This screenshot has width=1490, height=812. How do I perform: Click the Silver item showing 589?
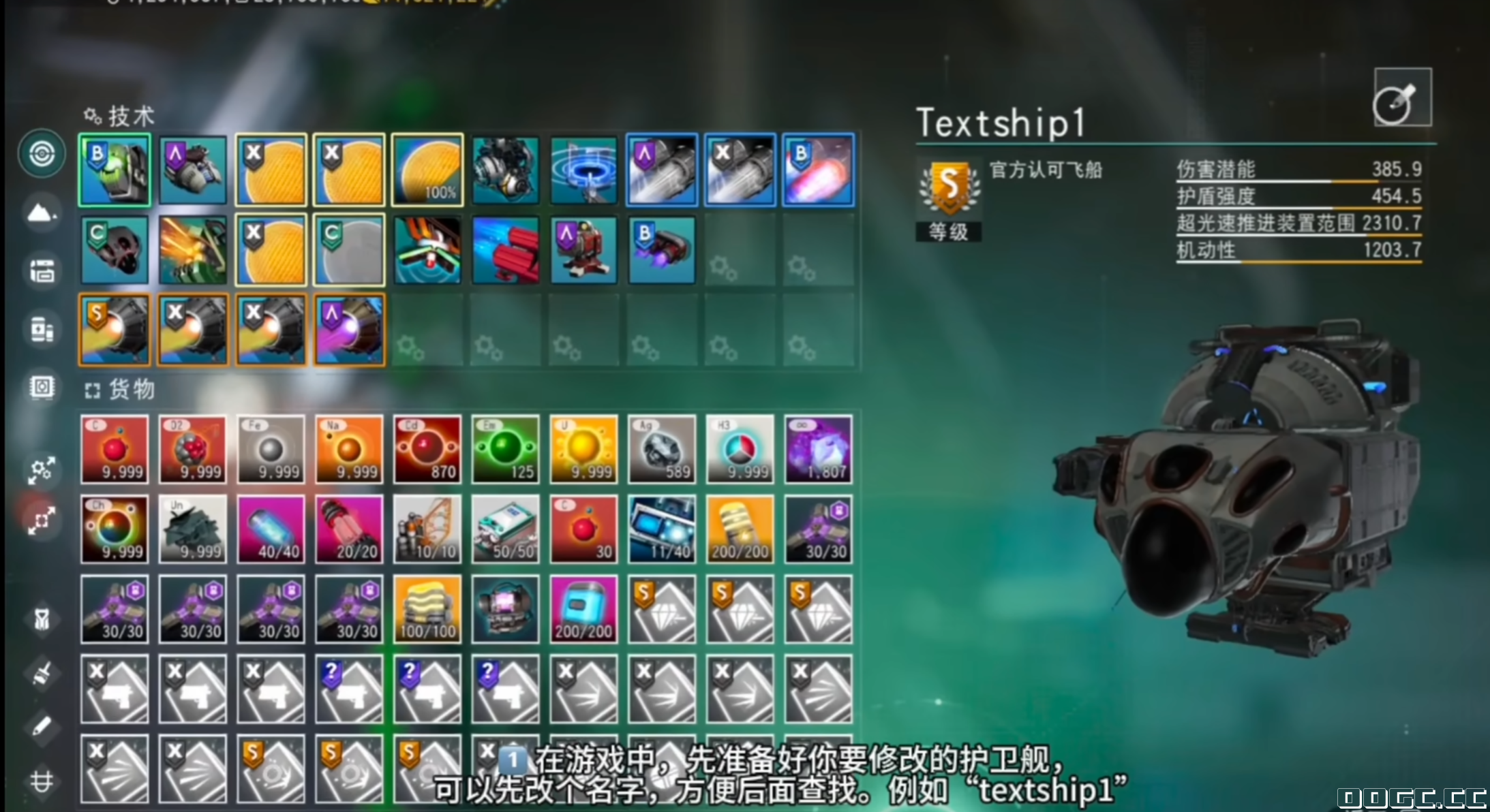(661, 450)
